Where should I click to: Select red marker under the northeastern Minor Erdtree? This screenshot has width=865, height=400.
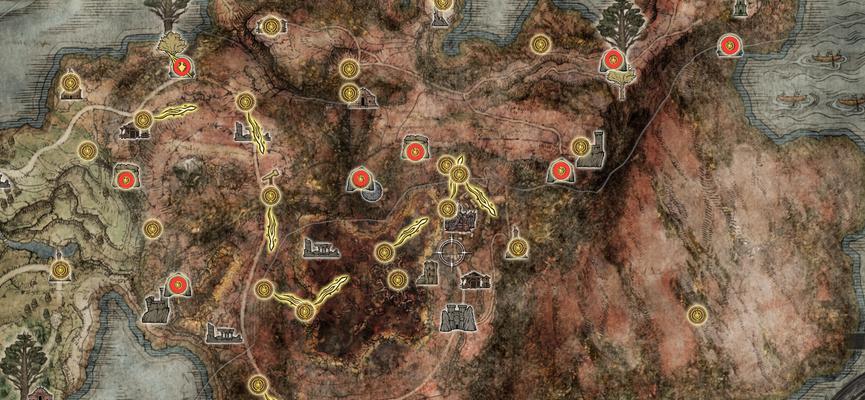pyautogui.click(x=612, y=60)
